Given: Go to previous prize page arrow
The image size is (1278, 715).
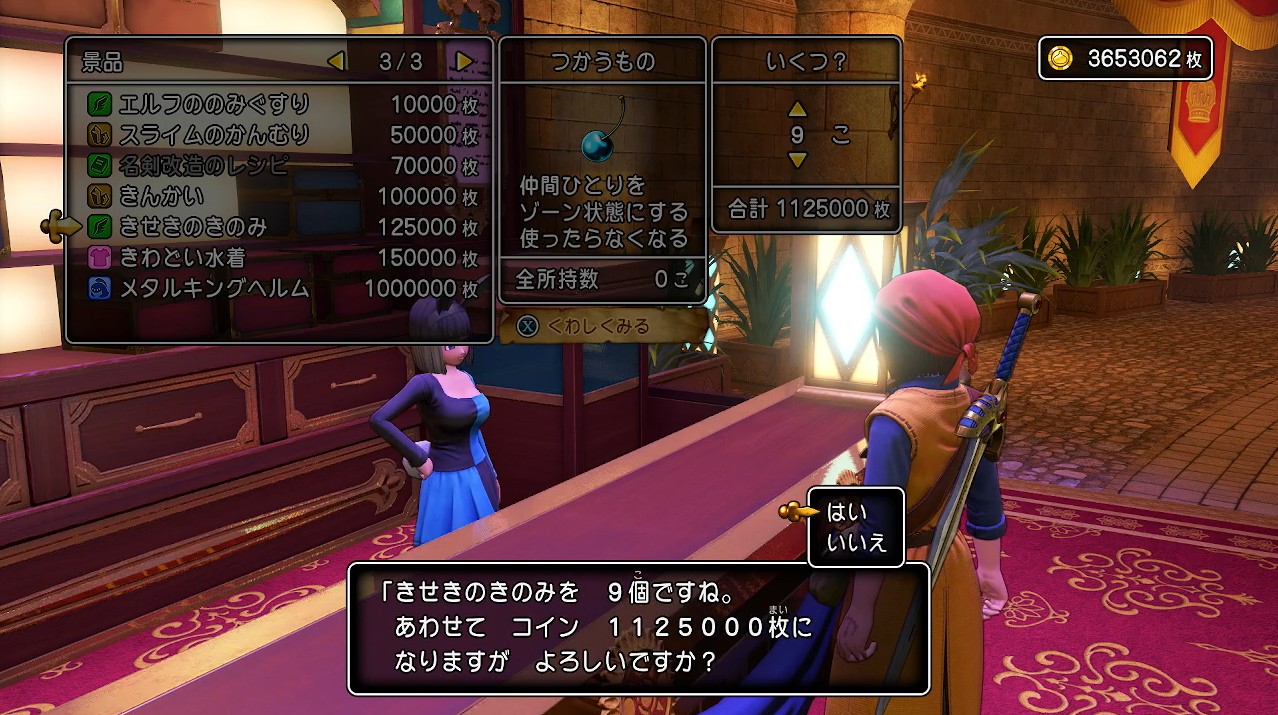Looking at the screenshot, I should [x=337, y=61].
